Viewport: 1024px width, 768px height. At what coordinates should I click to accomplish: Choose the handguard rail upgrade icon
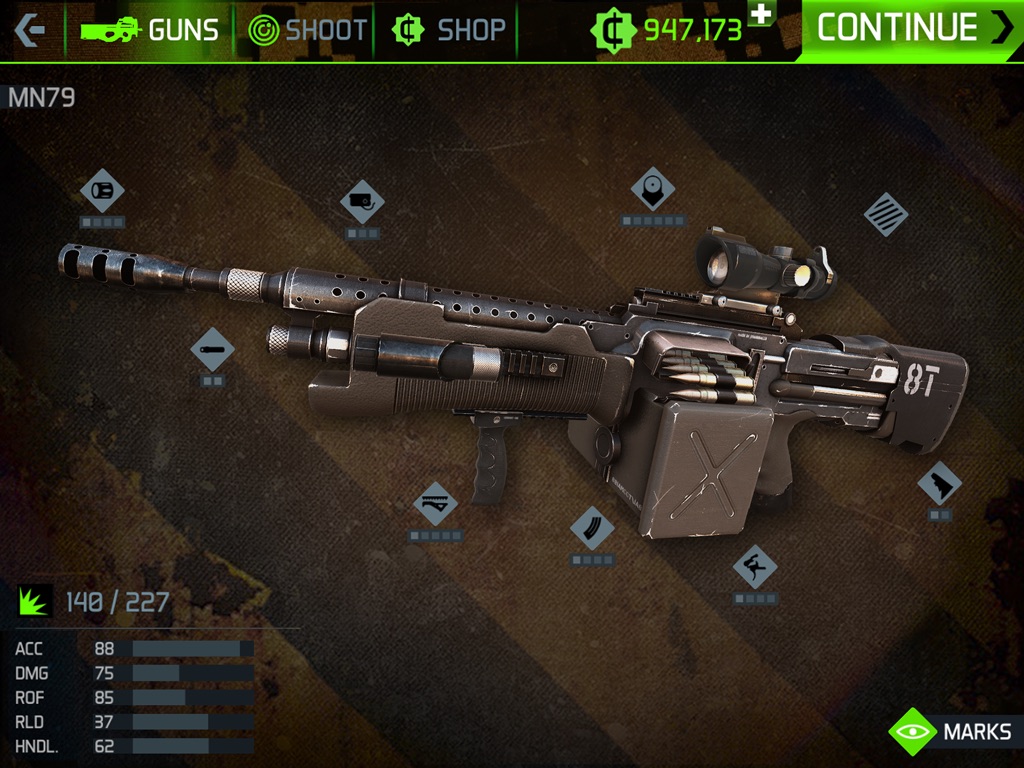[x=435, y=503]
